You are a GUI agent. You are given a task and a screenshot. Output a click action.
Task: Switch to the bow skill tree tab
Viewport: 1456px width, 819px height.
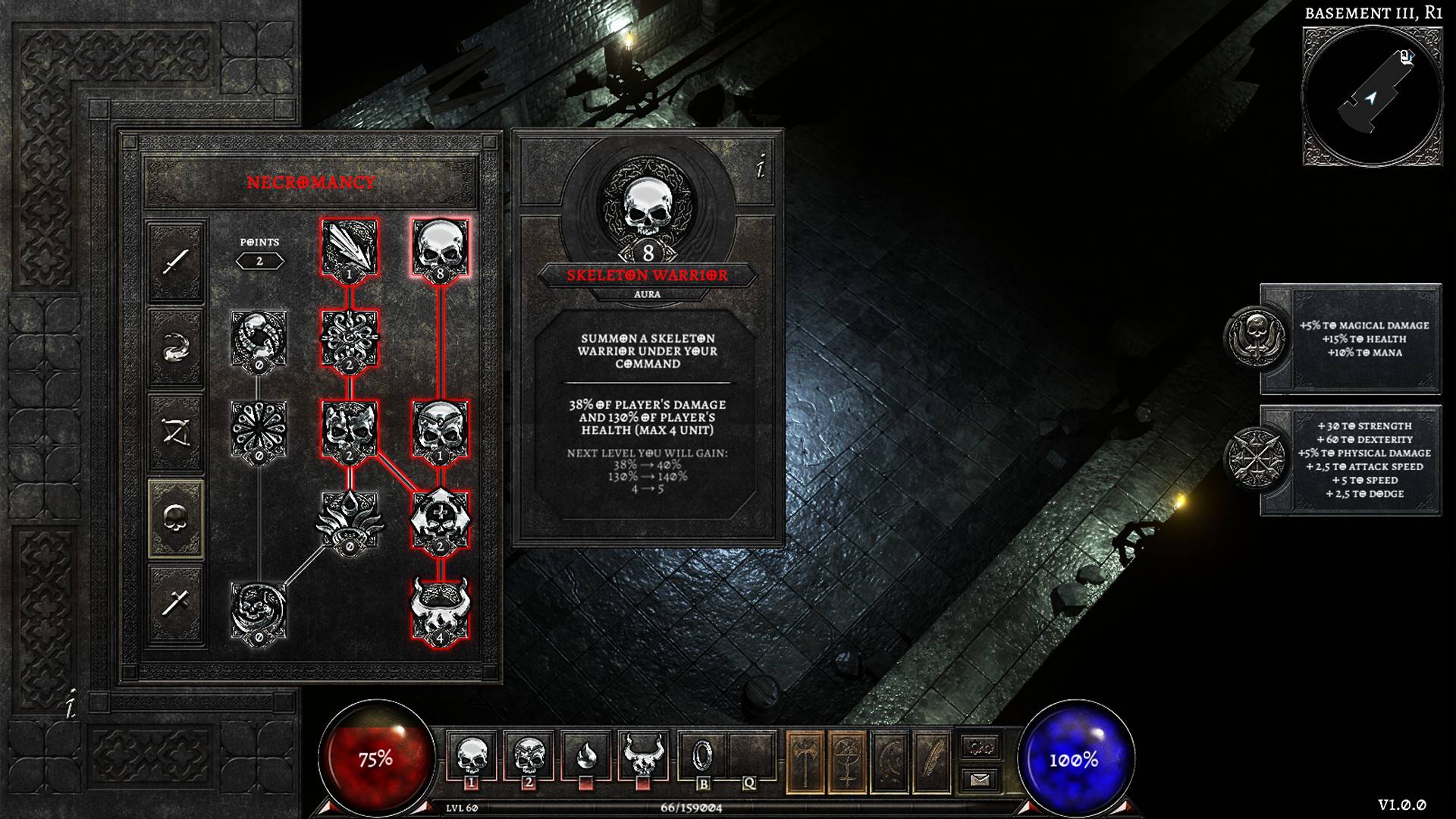tap(176, 433)
